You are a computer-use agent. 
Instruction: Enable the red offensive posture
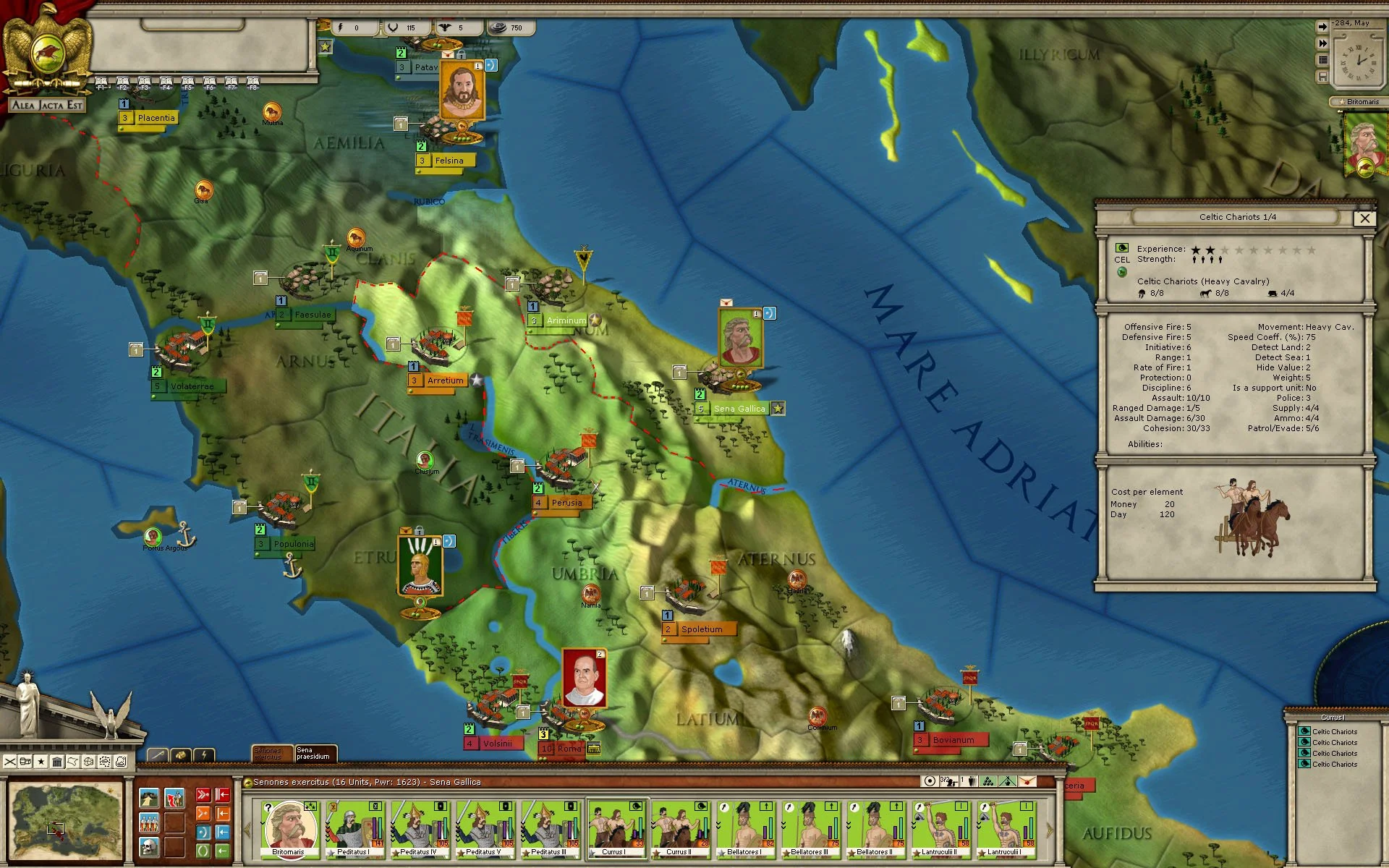(203, 793)
